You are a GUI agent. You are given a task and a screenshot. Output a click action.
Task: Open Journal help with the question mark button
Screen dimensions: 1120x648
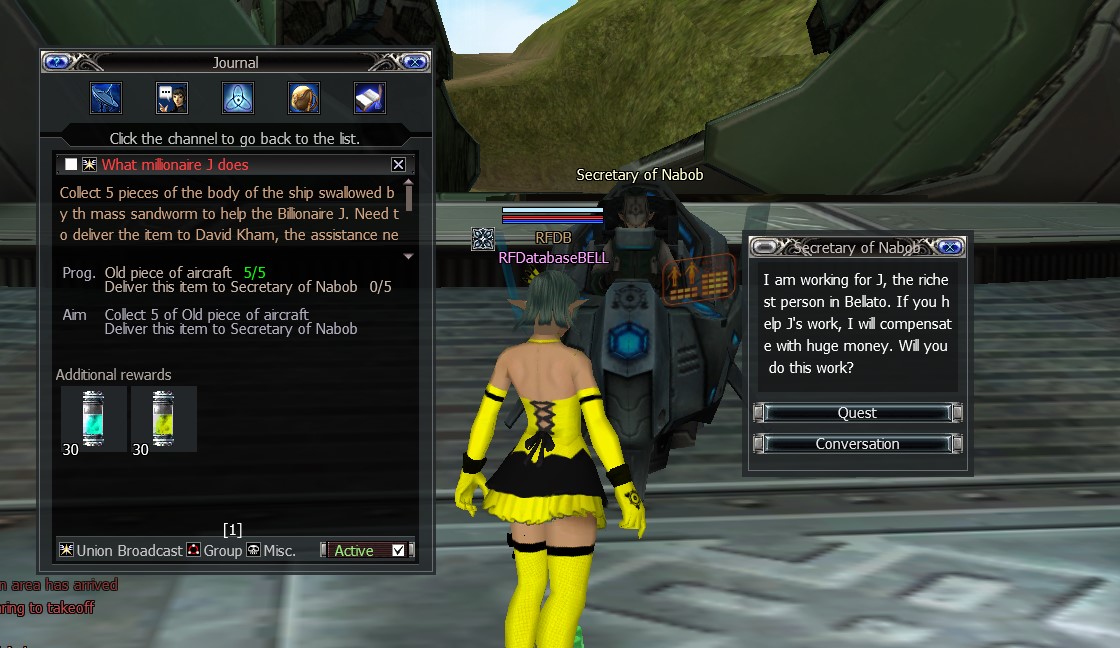tap(56, 62)
